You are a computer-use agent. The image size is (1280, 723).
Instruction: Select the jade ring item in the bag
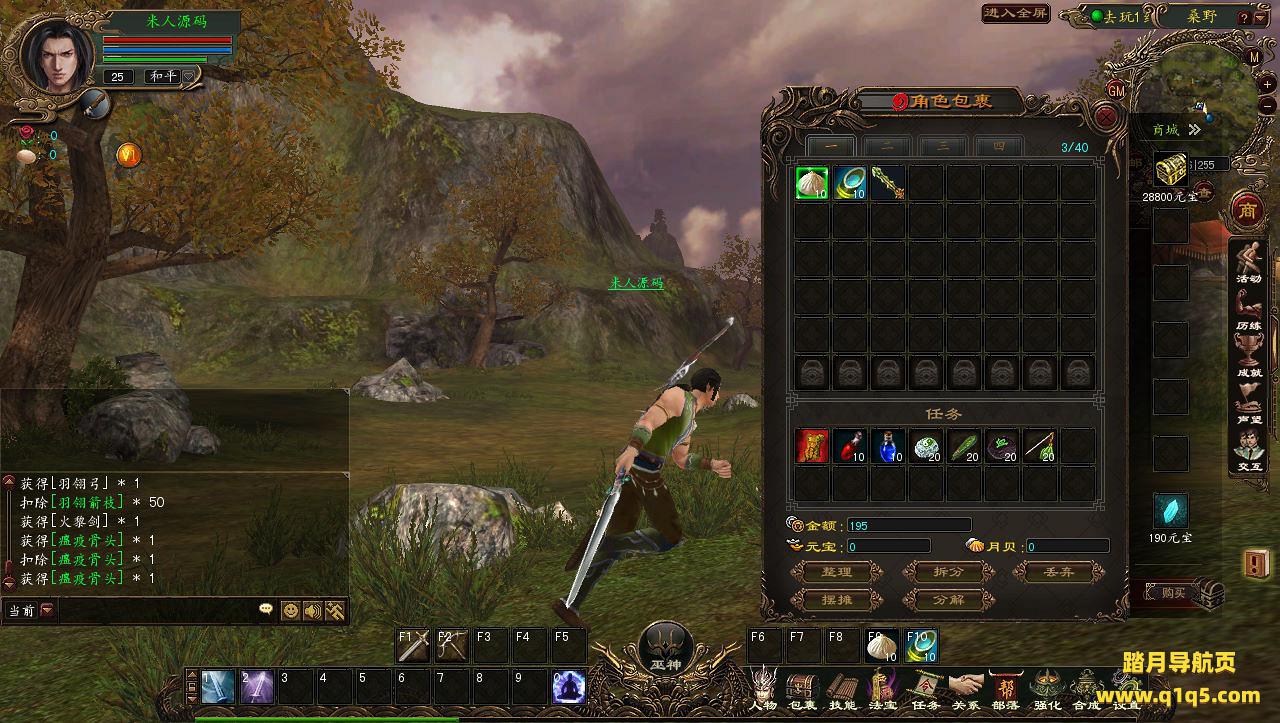click(x=850, y=183)
